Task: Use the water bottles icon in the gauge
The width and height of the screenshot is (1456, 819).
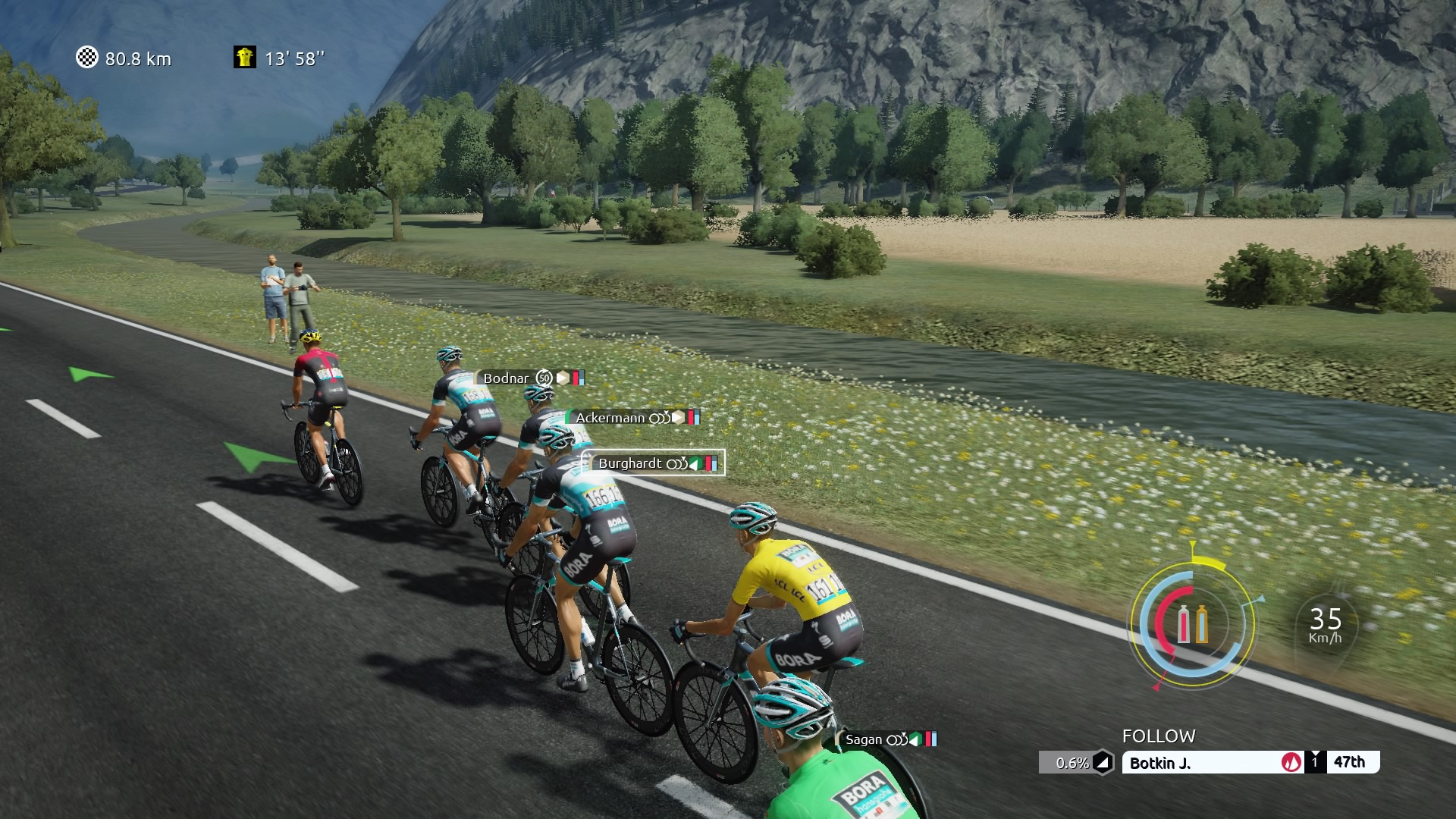Action: tap(1192, 624)
